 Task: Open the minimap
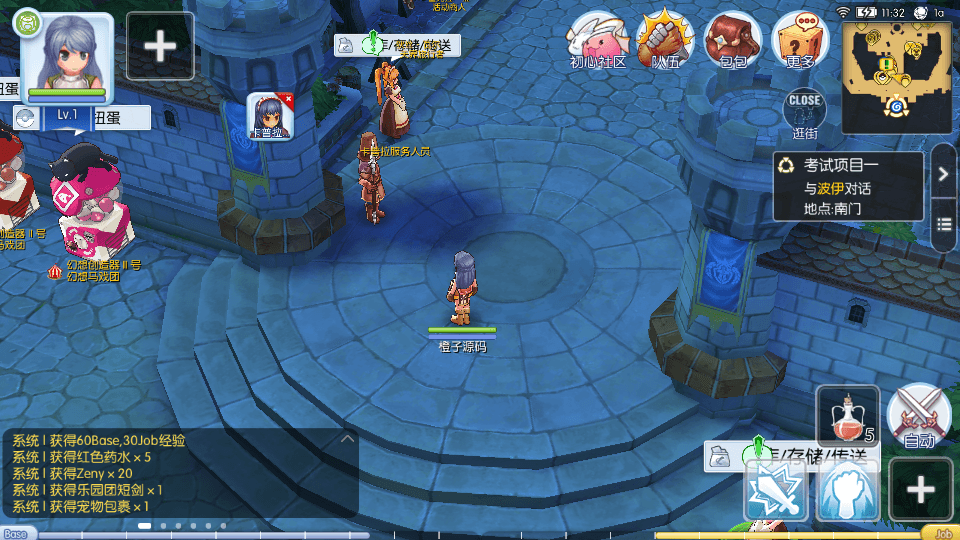899,74
